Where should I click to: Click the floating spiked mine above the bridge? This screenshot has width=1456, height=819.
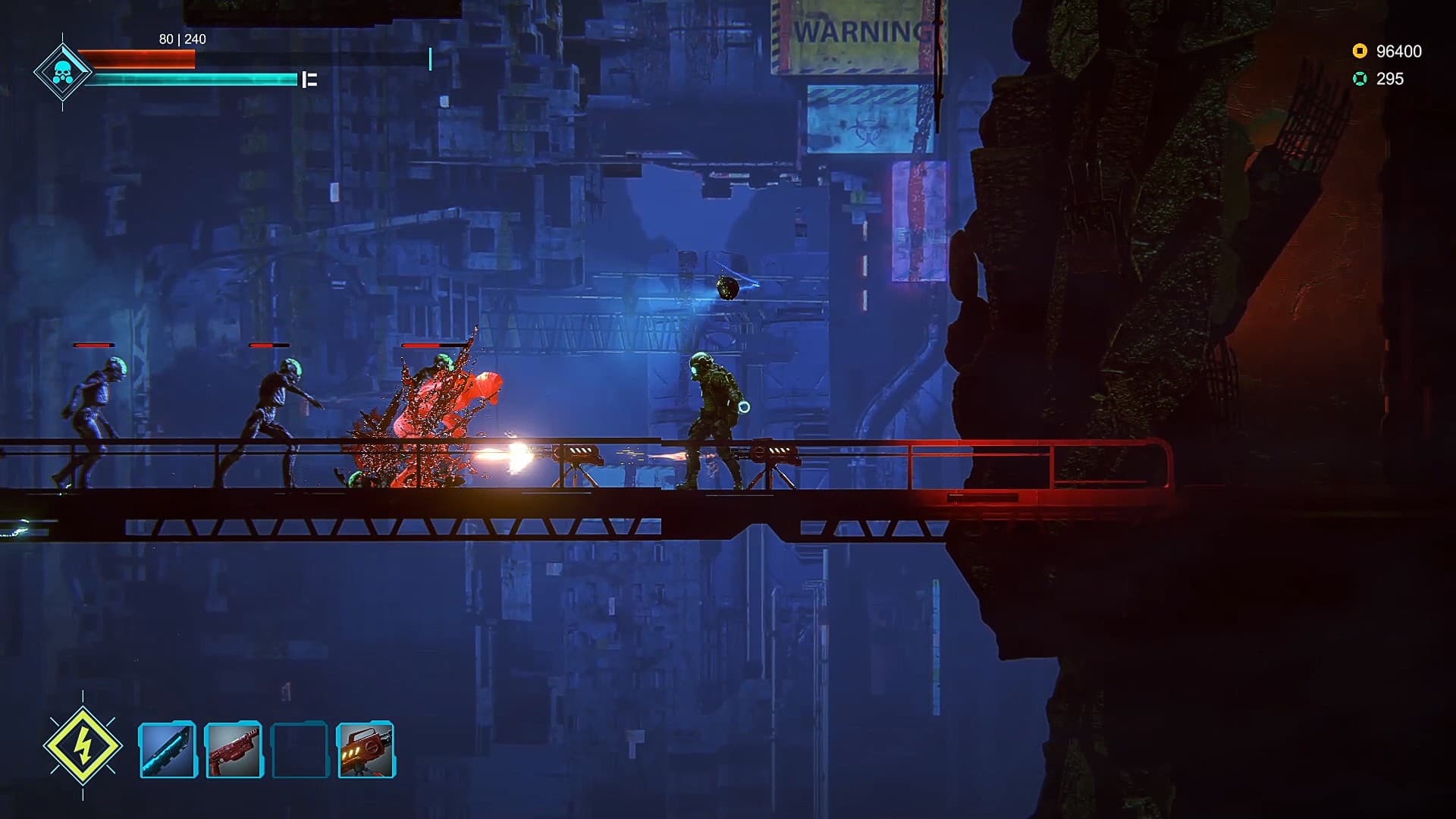727,287
